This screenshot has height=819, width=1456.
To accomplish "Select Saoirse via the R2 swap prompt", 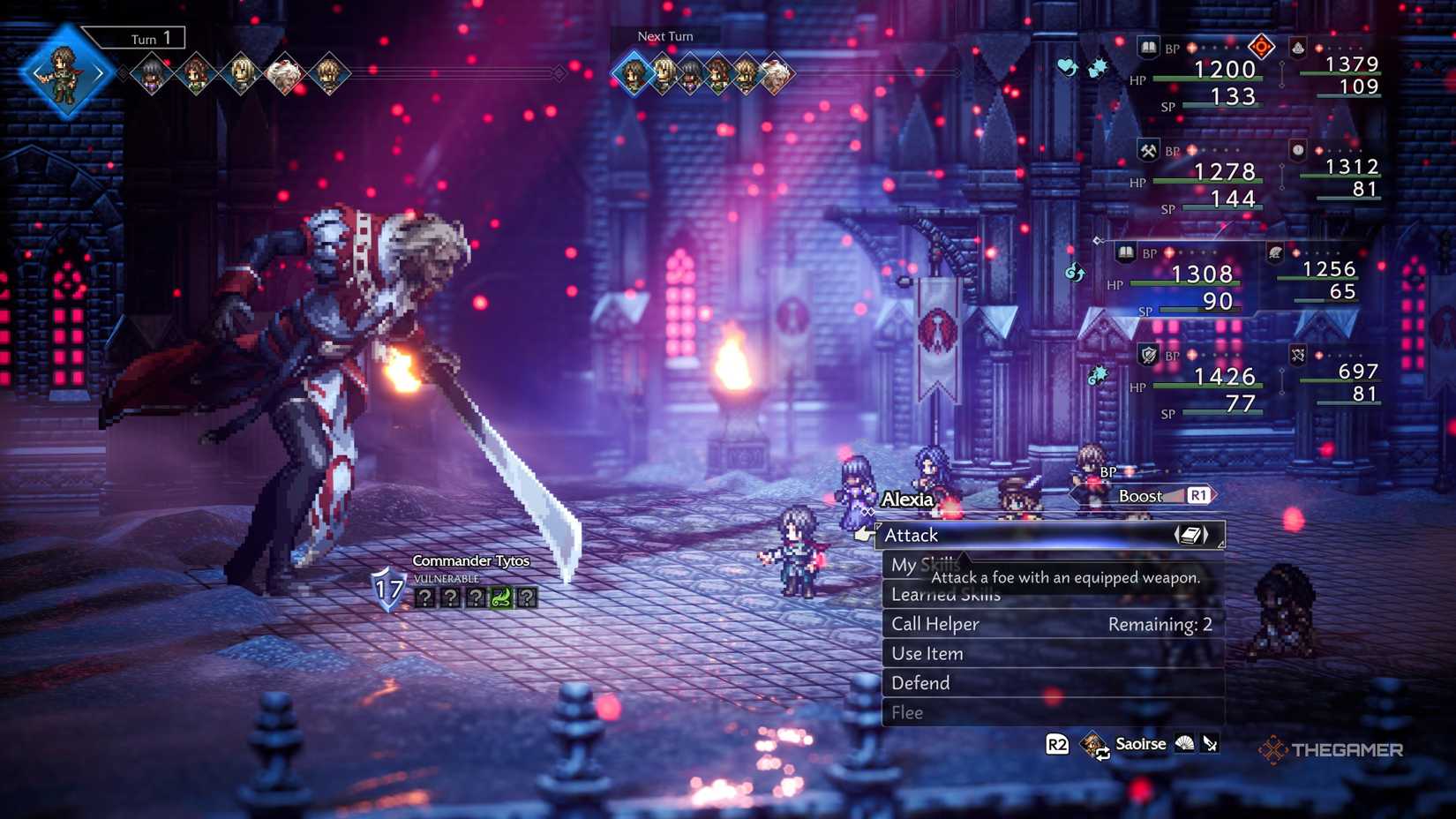I will [x=1140, y=744].
